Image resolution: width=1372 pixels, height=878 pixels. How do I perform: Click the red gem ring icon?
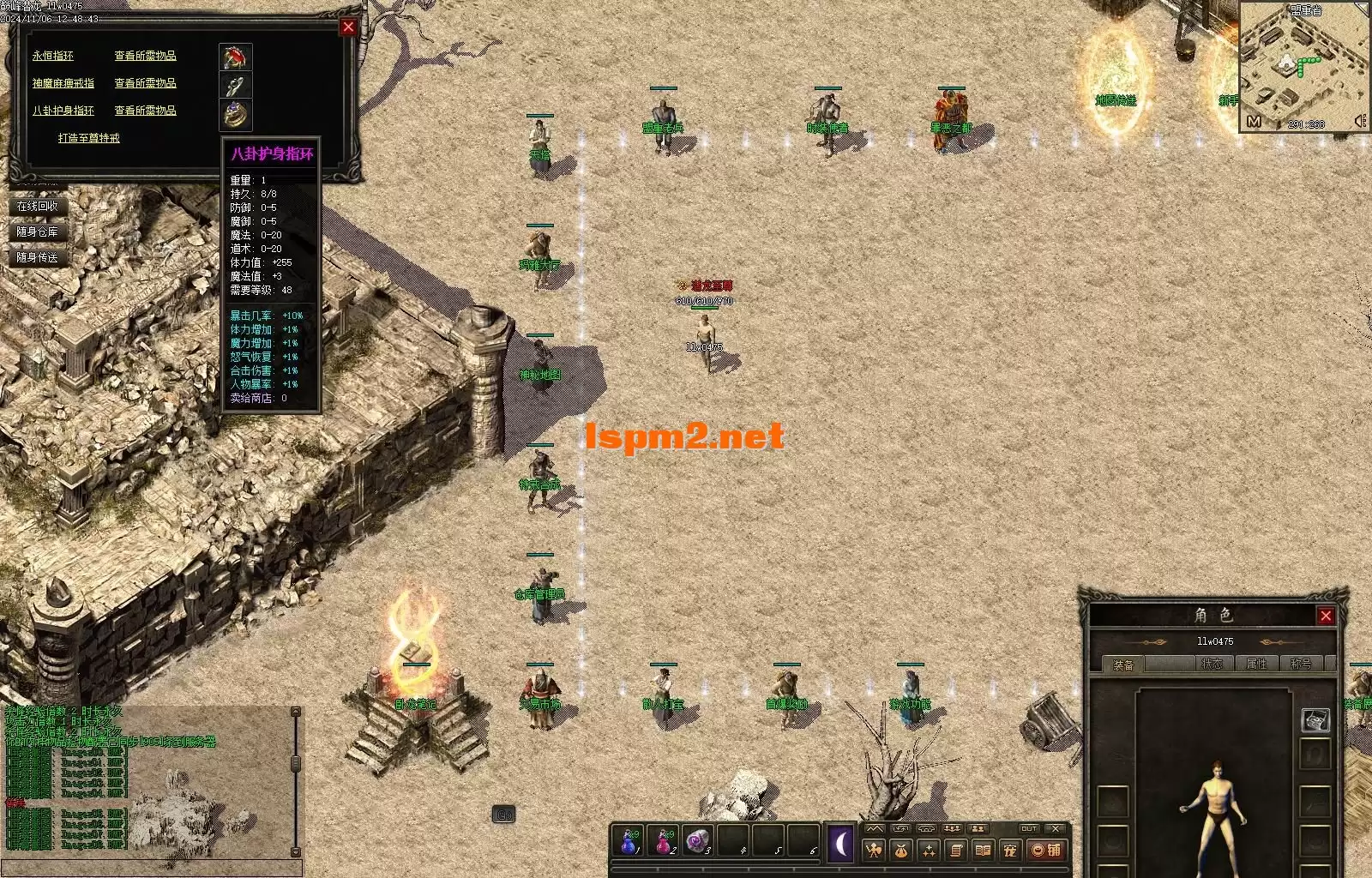click(235, 57)
